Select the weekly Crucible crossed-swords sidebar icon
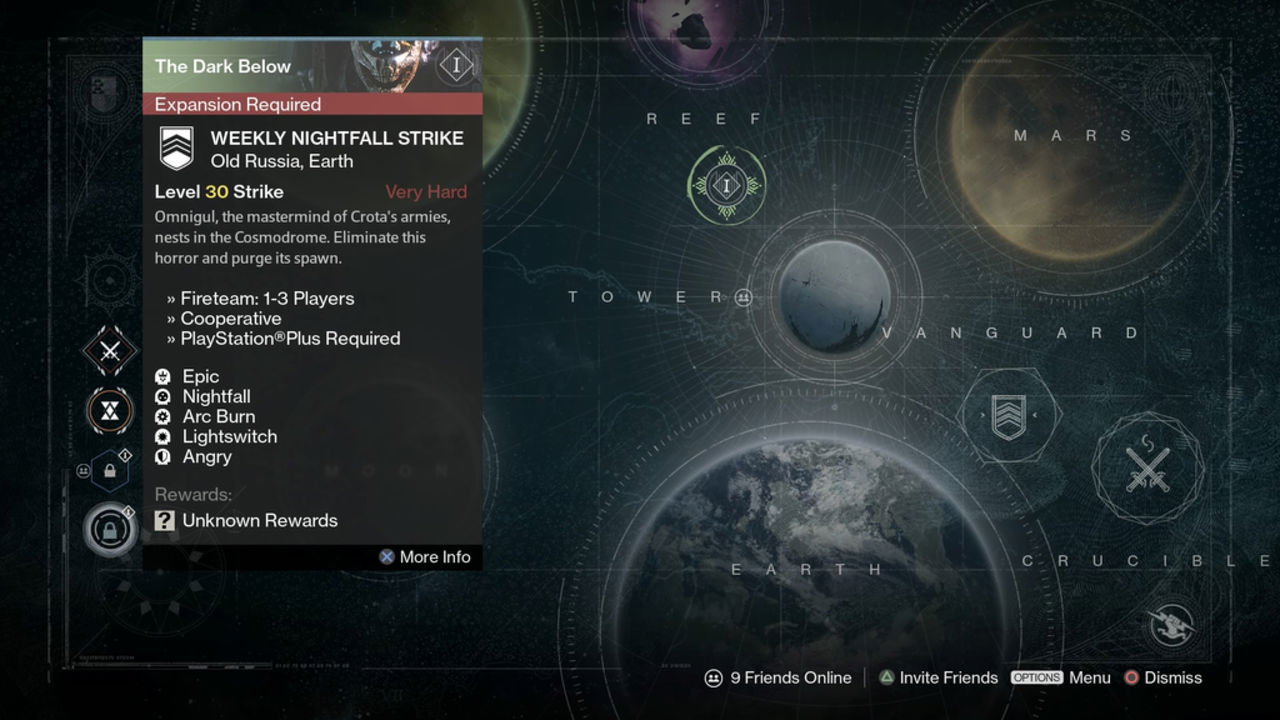 108,352
